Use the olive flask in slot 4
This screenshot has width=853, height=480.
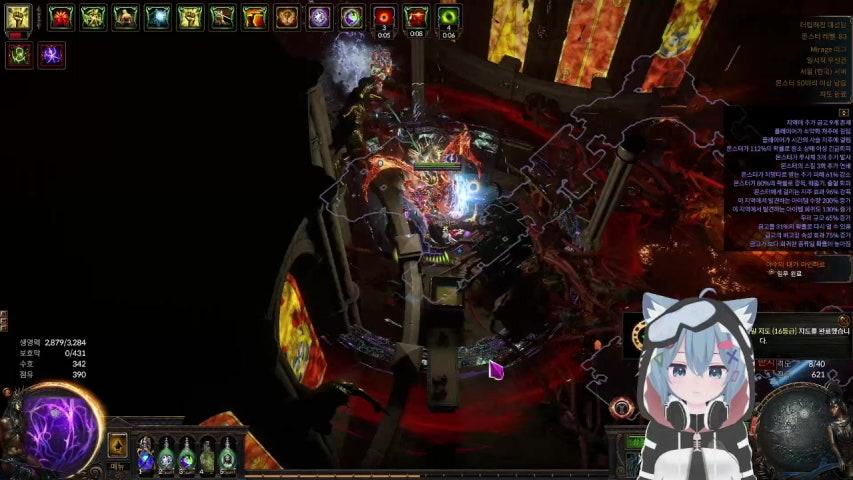pyautogui.click(x=207, y=455)
